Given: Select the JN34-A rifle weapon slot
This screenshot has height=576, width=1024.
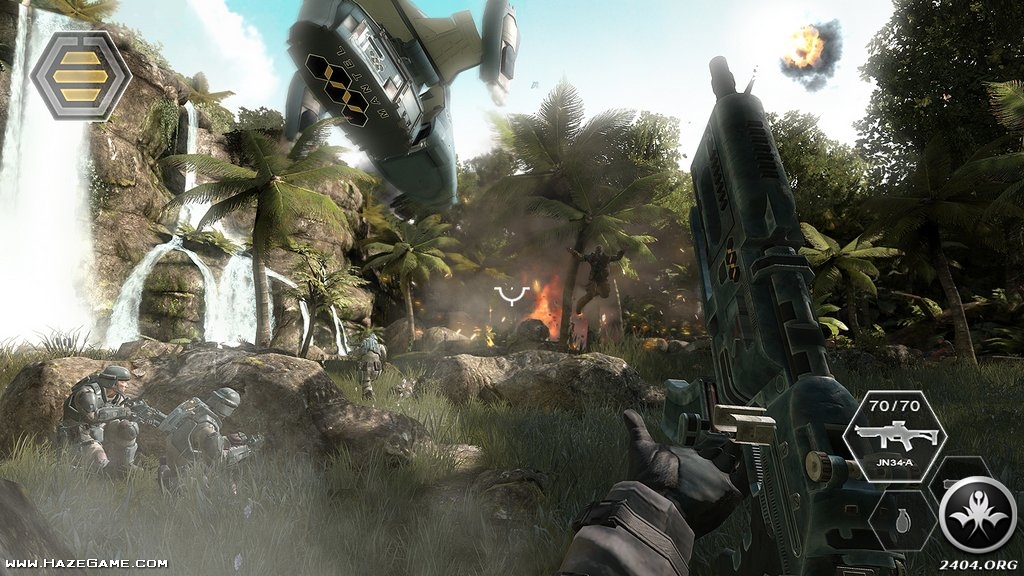Looking at the screenshot, I should pos(894,437).
